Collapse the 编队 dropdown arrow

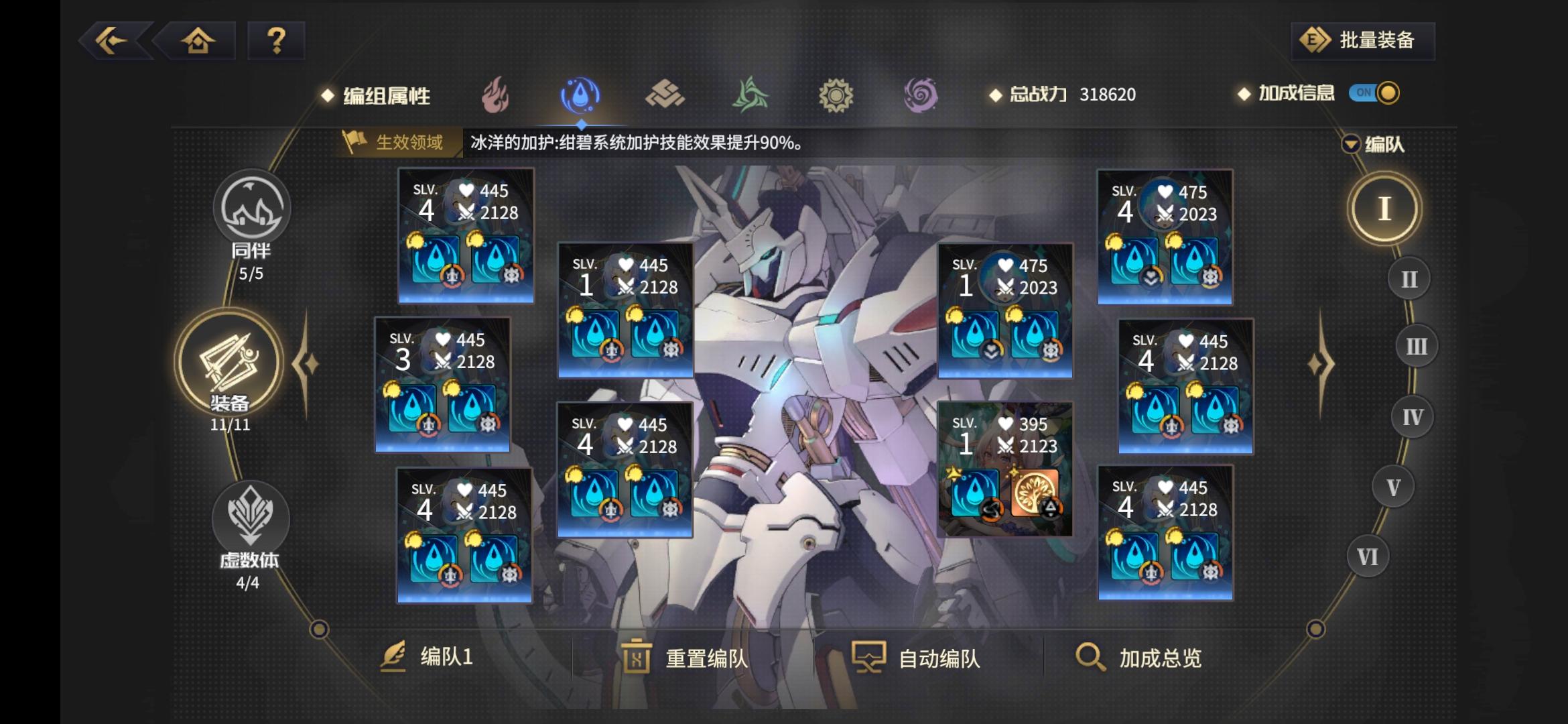pos(1352,144)
